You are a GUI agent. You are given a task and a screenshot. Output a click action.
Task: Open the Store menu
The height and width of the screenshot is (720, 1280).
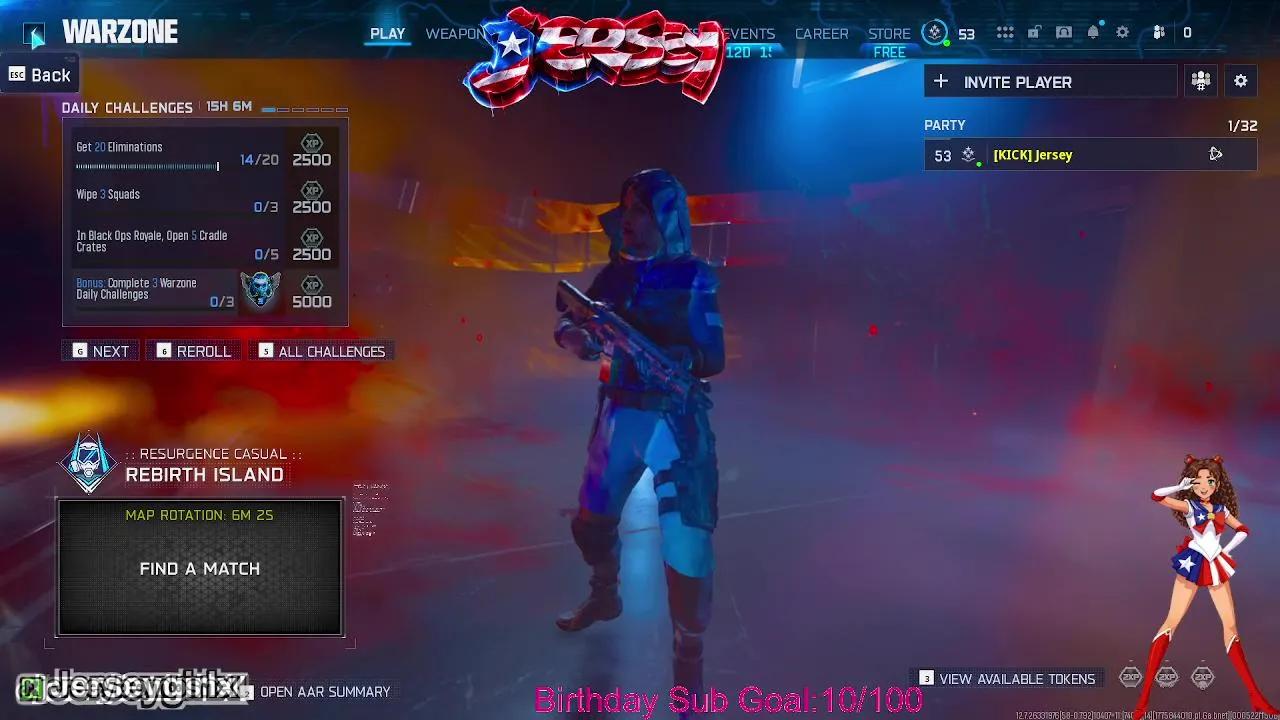[x=889, y=33]
